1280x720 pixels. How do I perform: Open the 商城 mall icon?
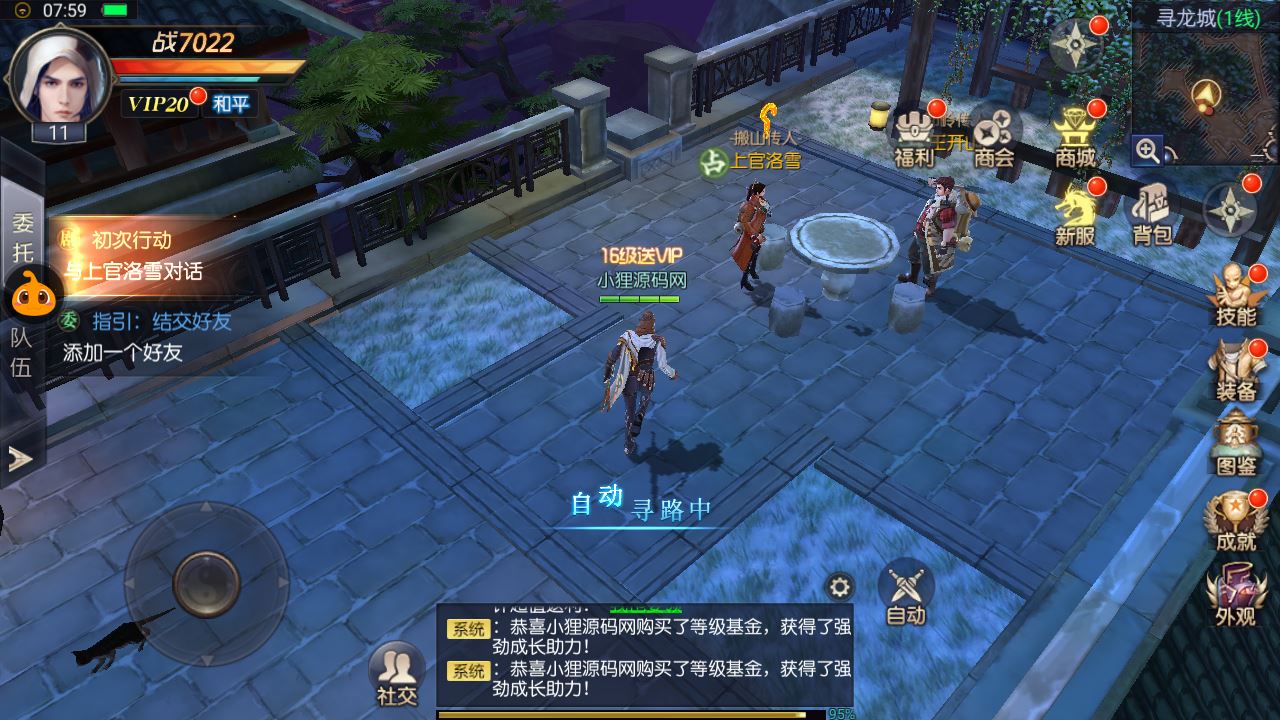pos(1075,128)
